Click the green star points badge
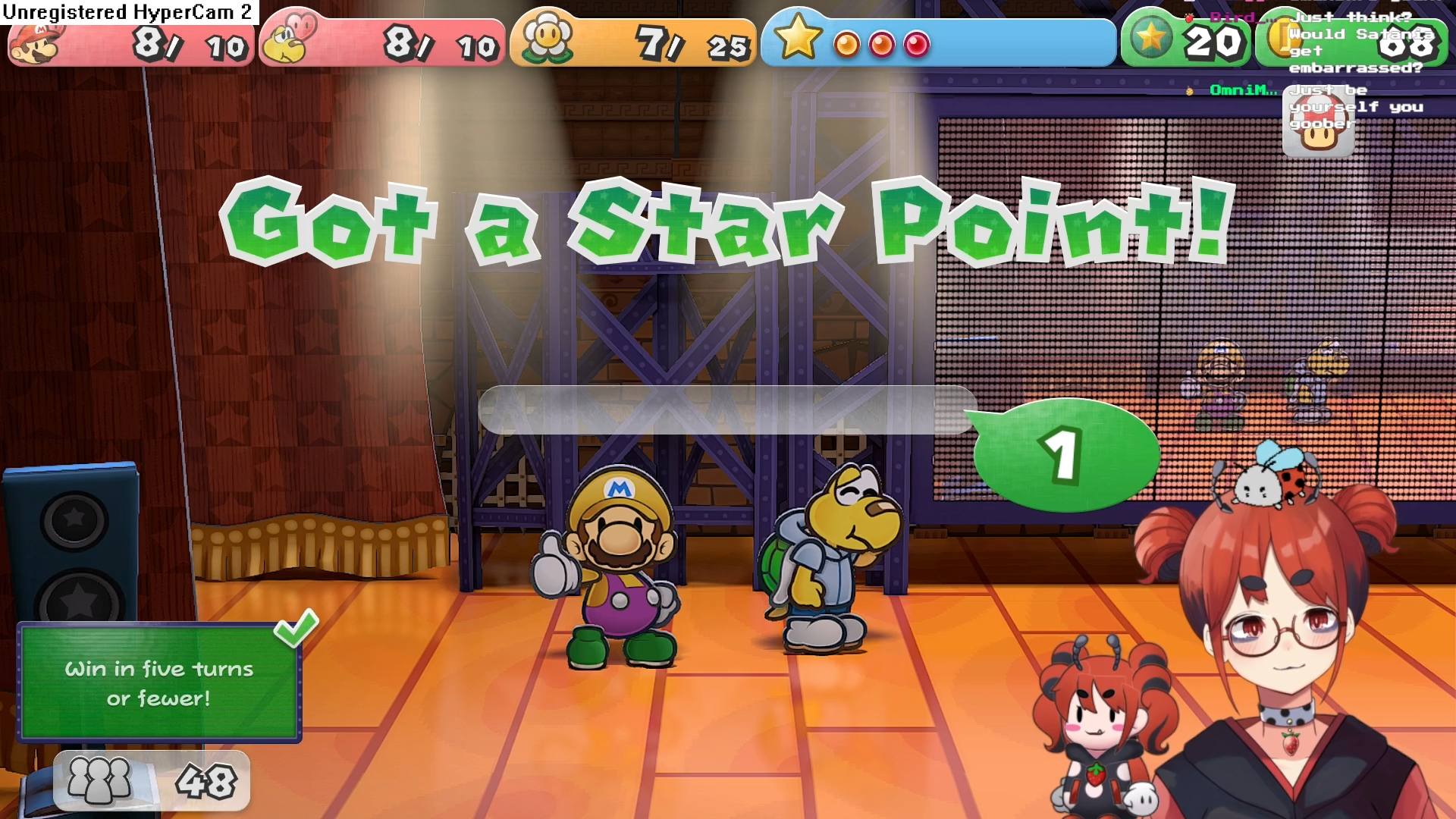 click(x=1150, y=38)
